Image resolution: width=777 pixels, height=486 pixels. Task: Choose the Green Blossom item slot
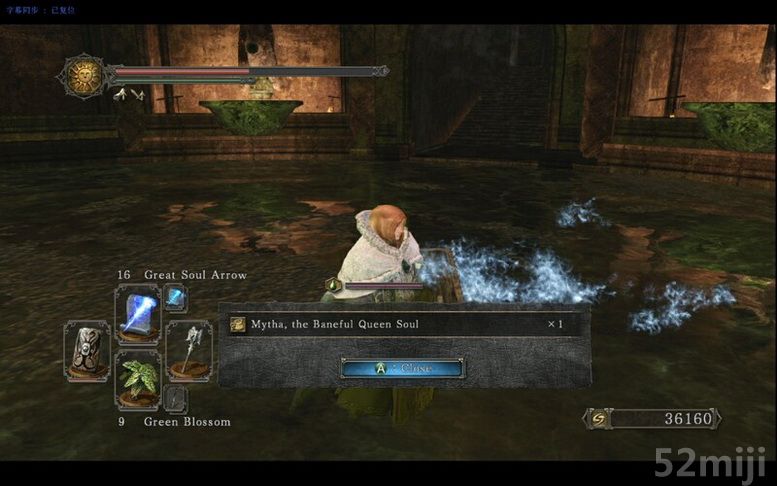coord(137,378)
